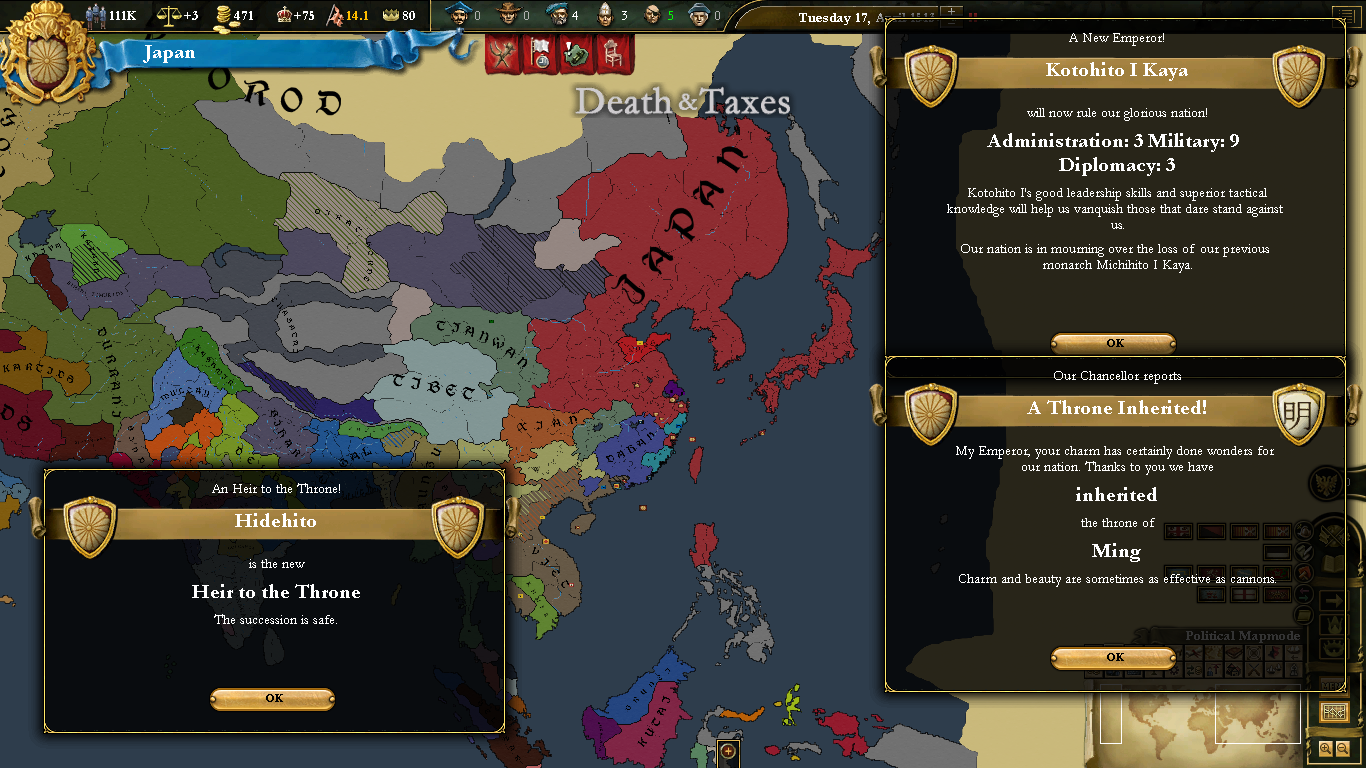Increase game speed with the plus button
1366x768 pixels.
tap(951, 13)
